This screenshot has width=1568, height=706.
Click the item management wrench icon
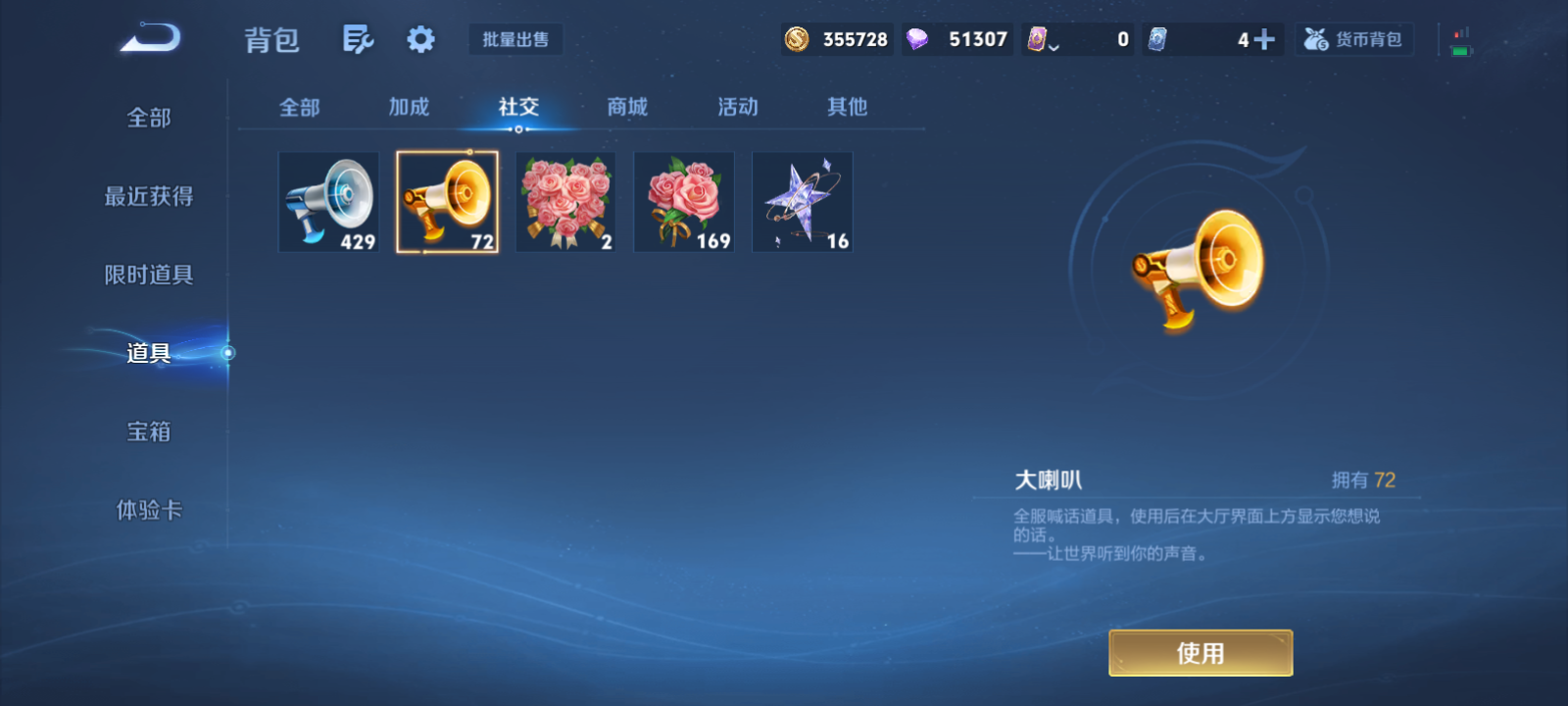tap(358, 37)
